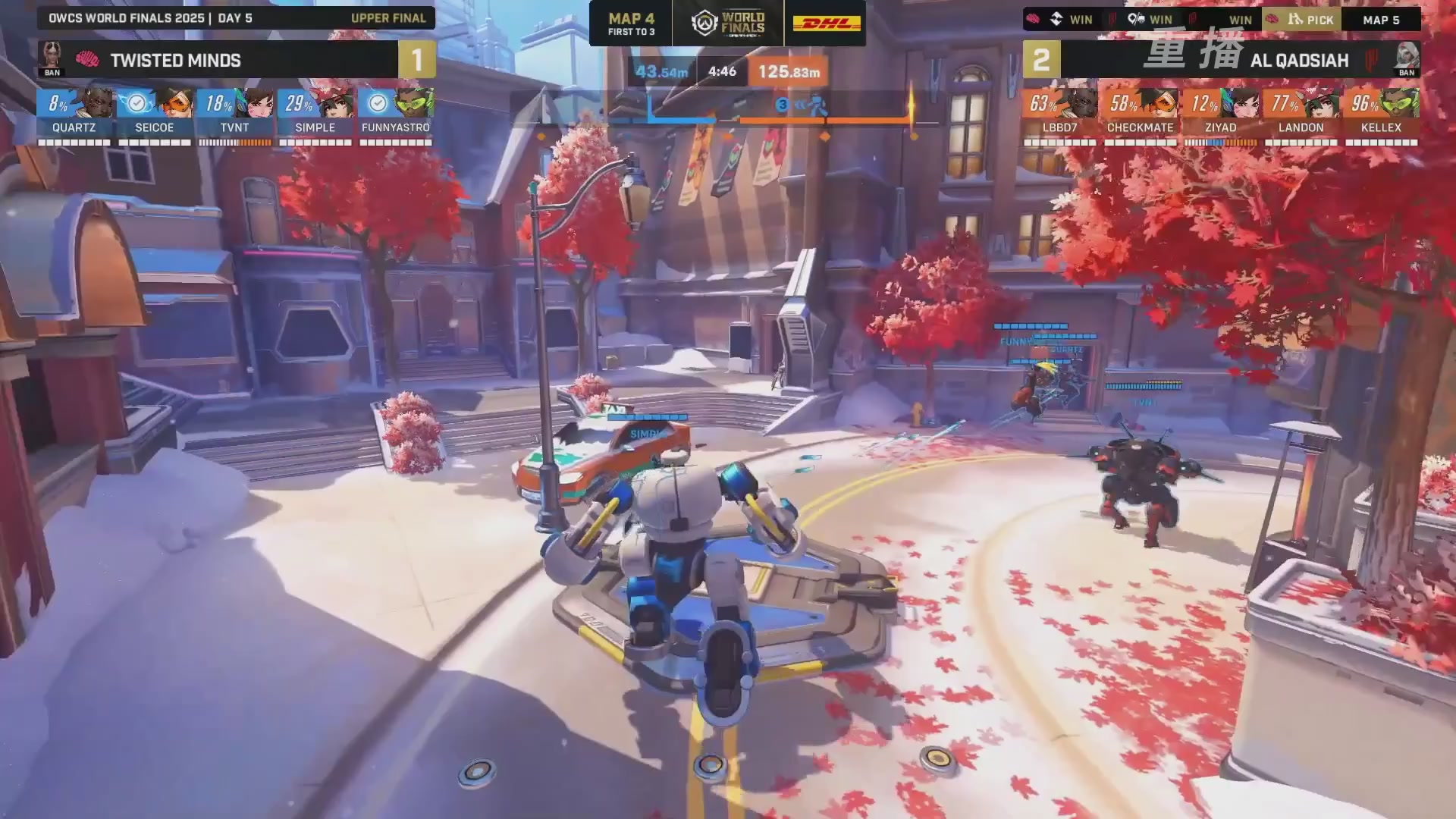Select LBBD7's player card

point(1059,114)
